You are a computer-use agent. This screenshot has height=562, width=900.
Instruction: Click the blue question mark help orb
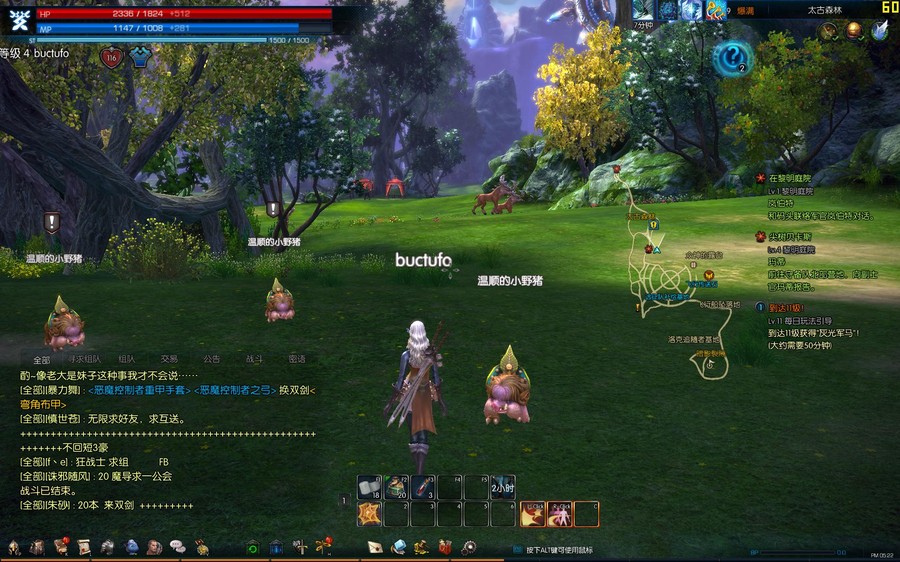(x=732, y=57)
